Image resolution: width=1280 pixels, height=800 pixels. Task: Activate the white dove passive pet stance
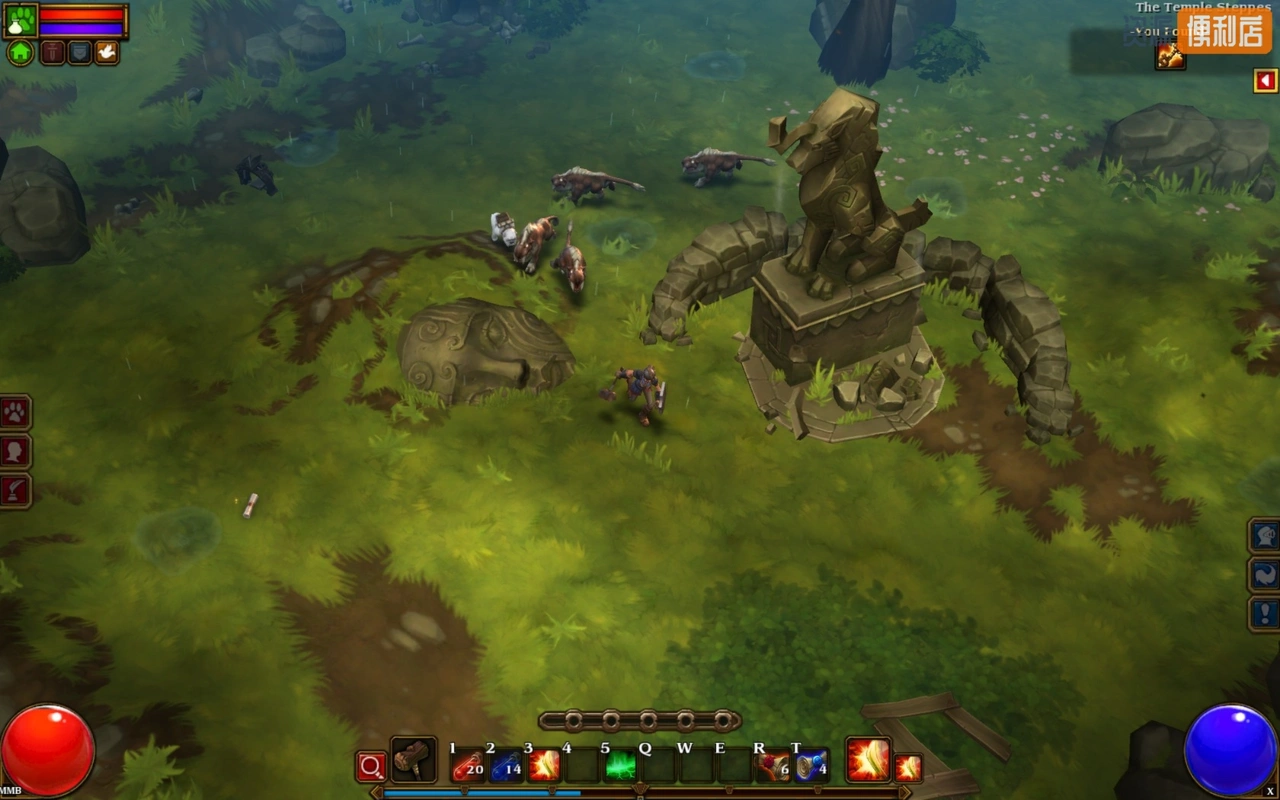click(x=106, y=53)
